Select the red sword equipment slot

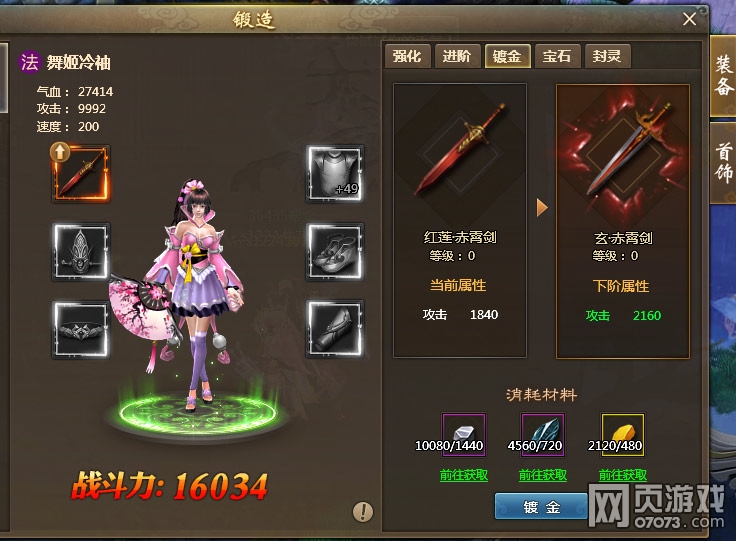pyautogui.click(x=82, y=173)
